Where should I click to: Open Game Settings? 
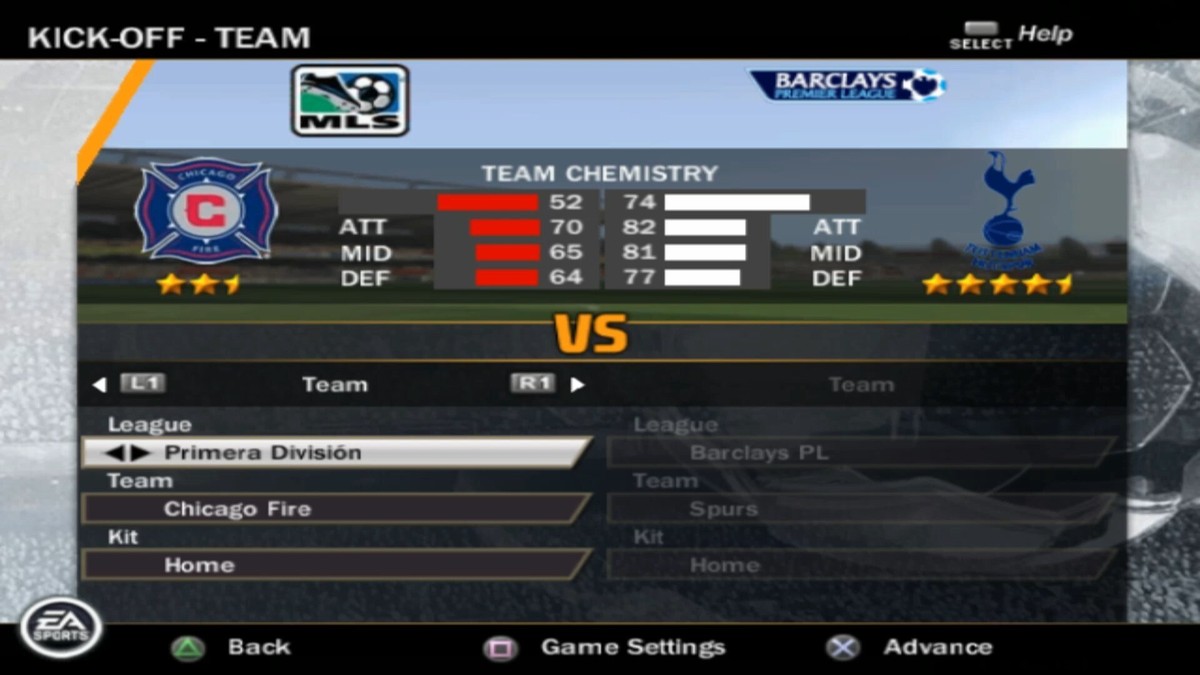point(605,647)
